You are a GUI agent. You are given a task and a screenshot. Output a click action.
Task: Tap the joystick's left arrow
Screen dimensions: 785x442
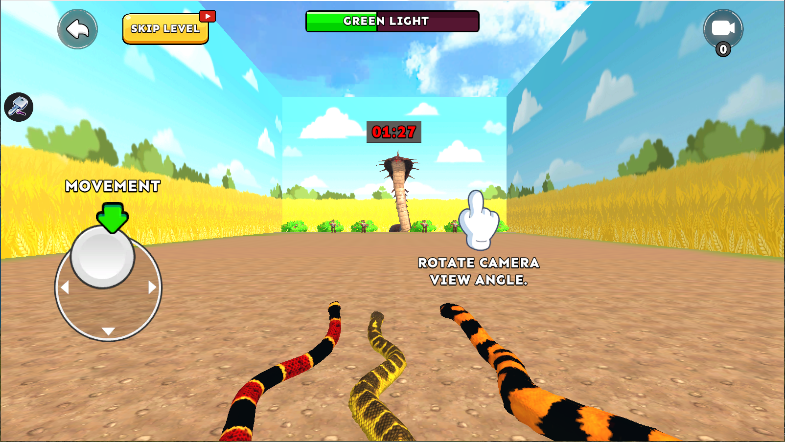pyautogui.click(x=65, y=288)
